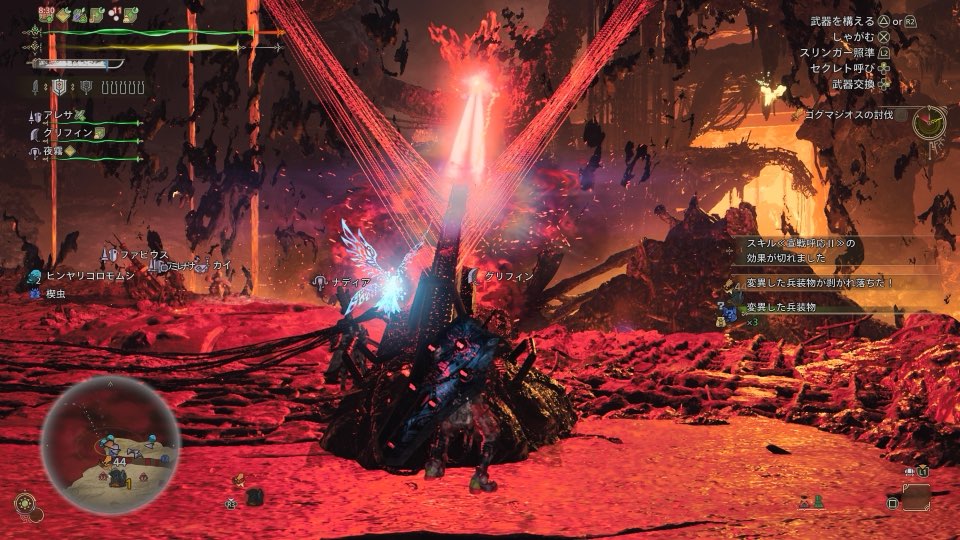Click the item bar slot at bottom right

pyautogui.click(x=915, y=496)
